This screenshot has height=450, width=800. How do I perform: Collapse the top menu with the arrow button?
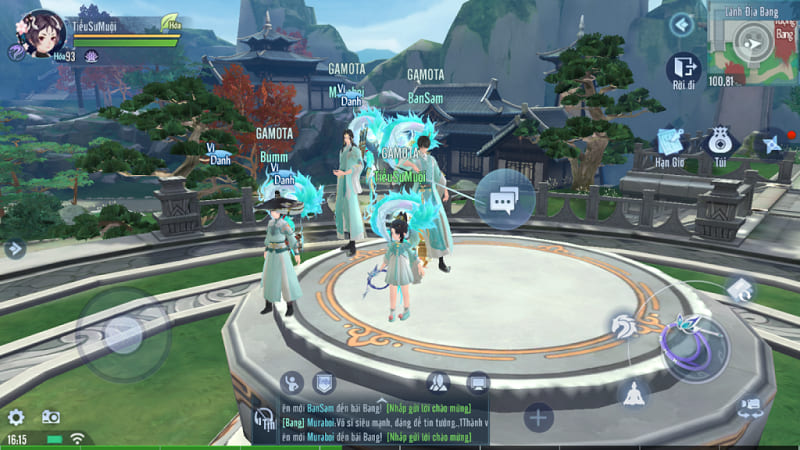point(682,24)
